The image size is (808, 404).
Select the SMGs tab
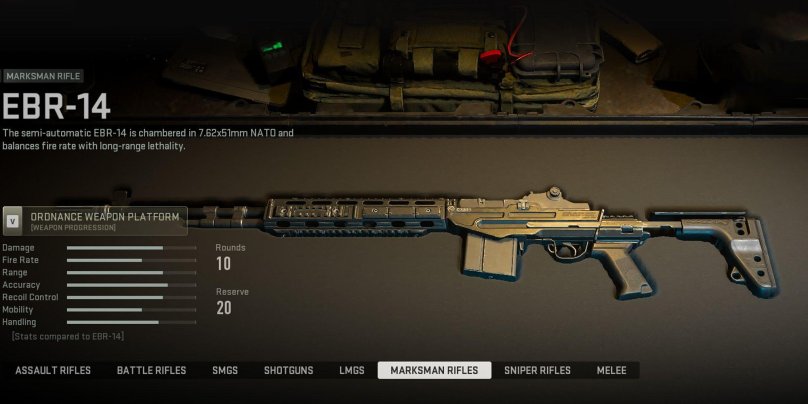[x=225, y=371]
